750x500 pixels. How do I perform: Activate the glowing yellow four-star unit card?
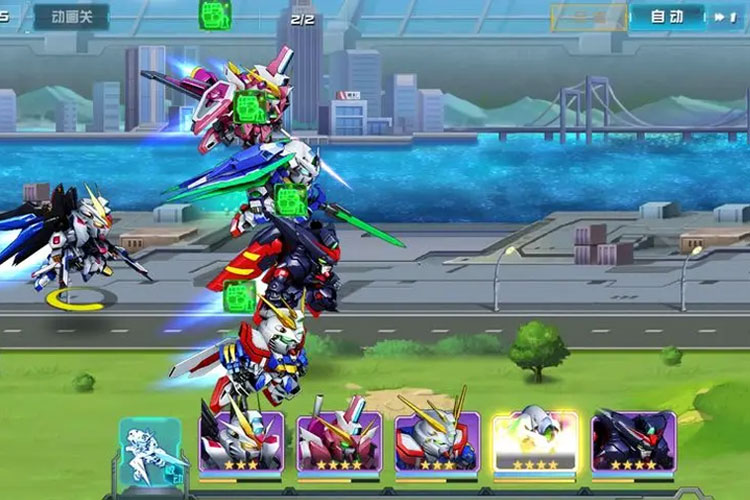click(x=535, y=441)
